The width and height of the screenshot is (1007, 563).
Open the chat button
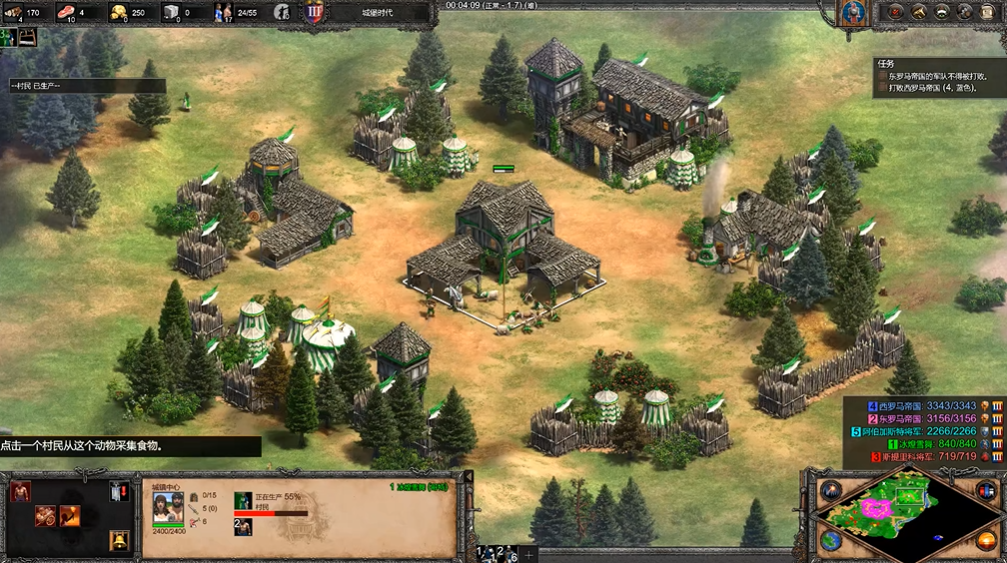pyautogui.click(x=966, y=12)
